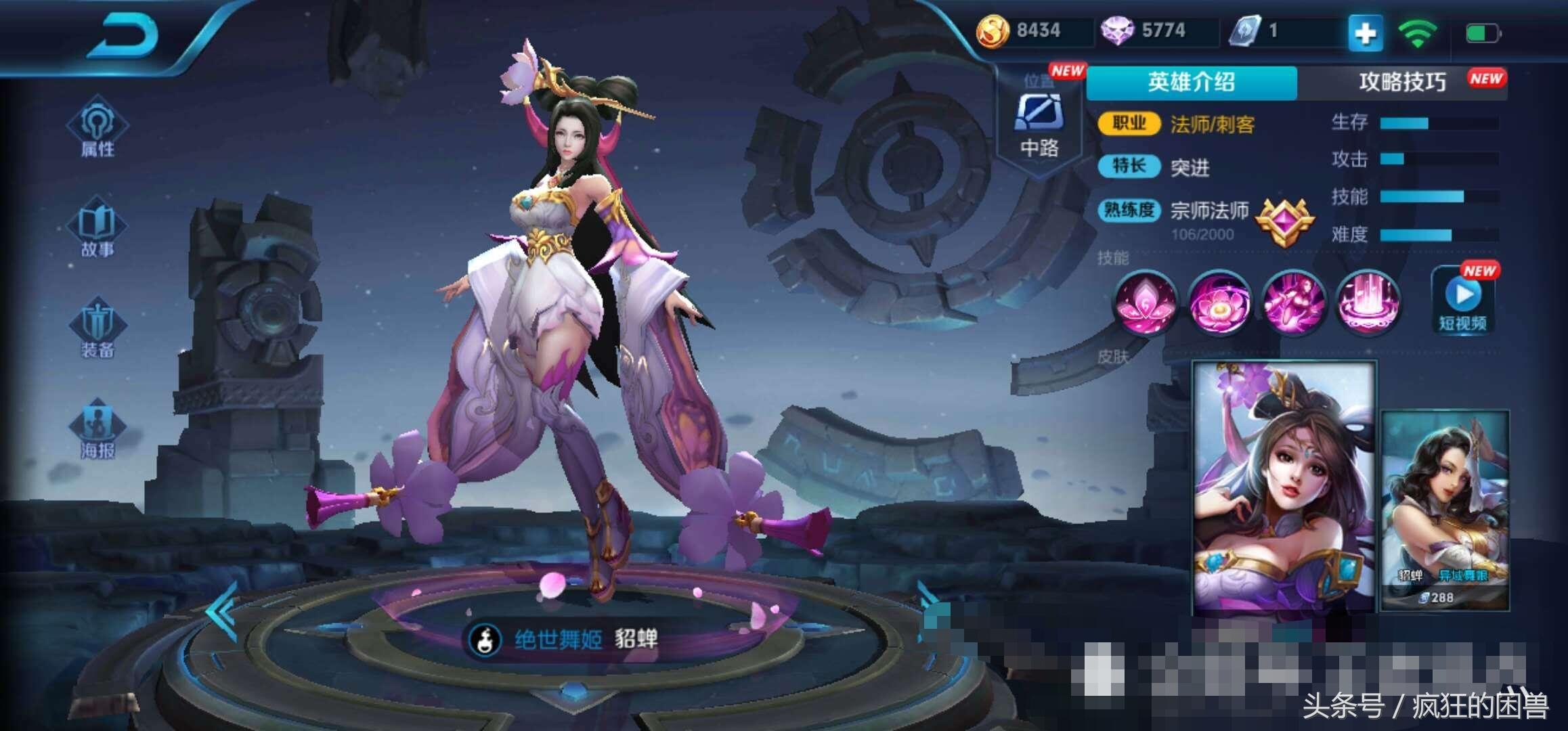Show previous hero with left arrow
Image resolution: width=1568 pixels, height=731 pixels.
(x=222, y=611)
